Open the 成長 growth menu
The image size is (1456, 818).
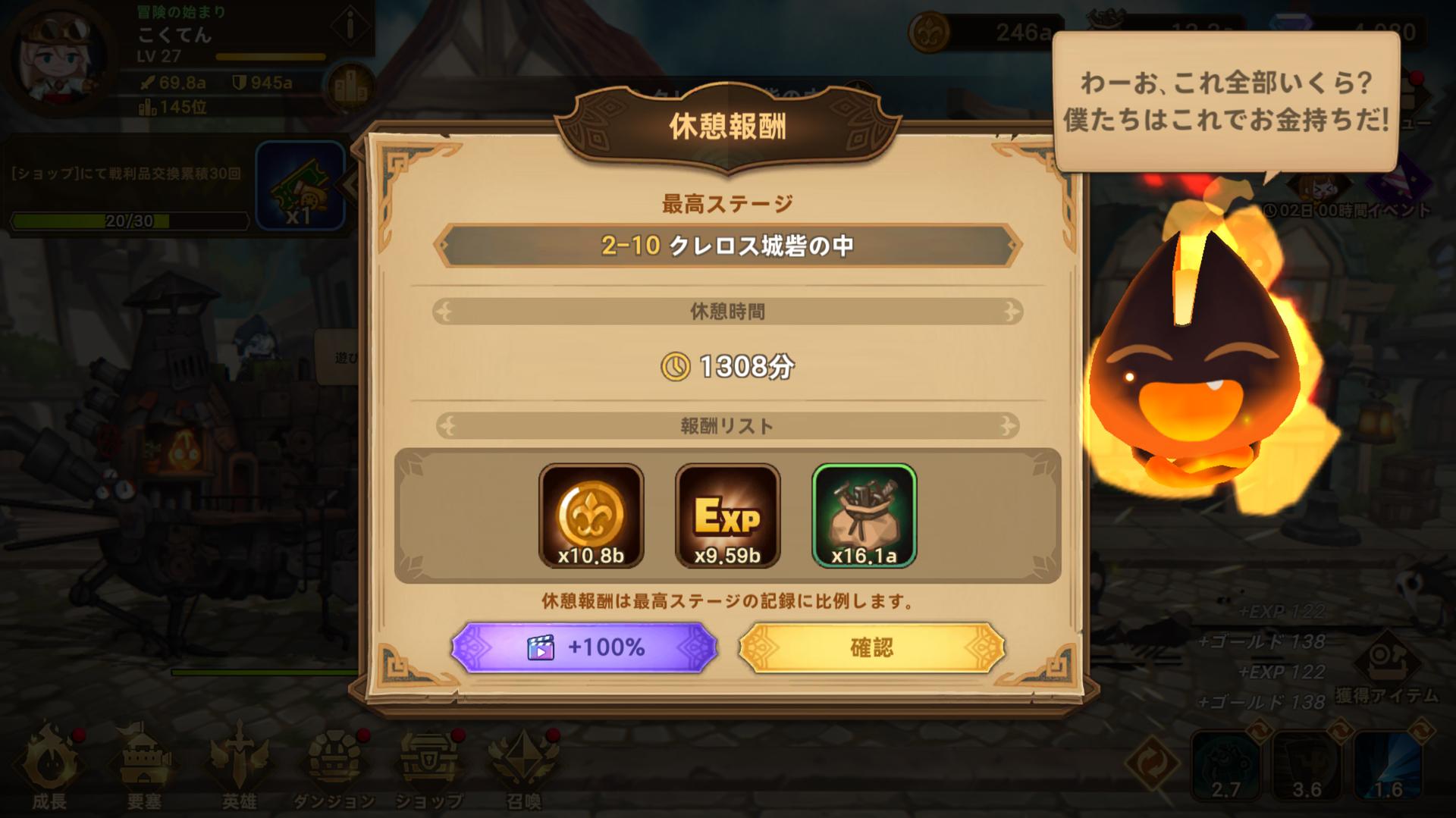[x=49, y=766]
